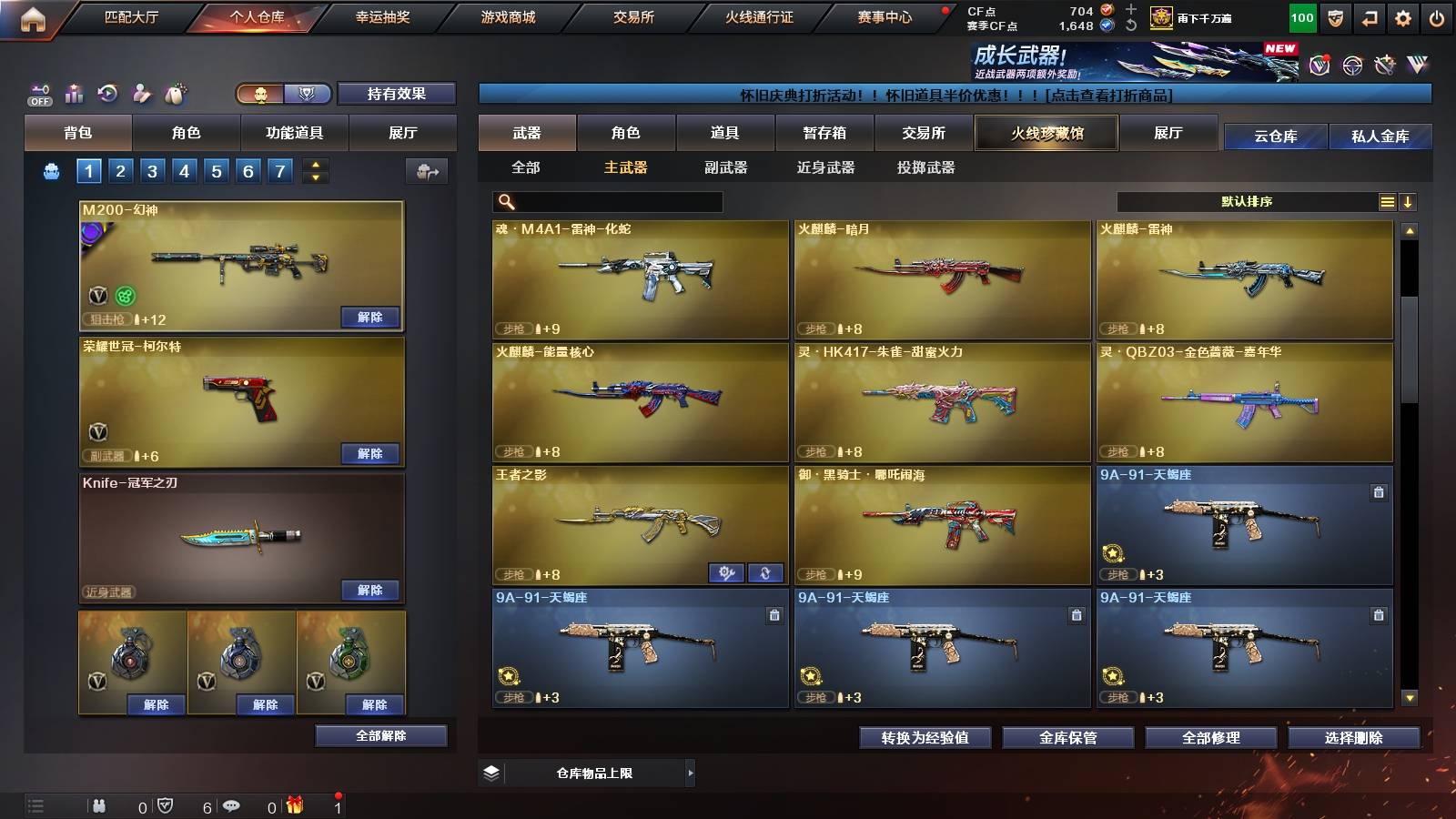Click the replay history icon in left toolbar

(106, 92)
